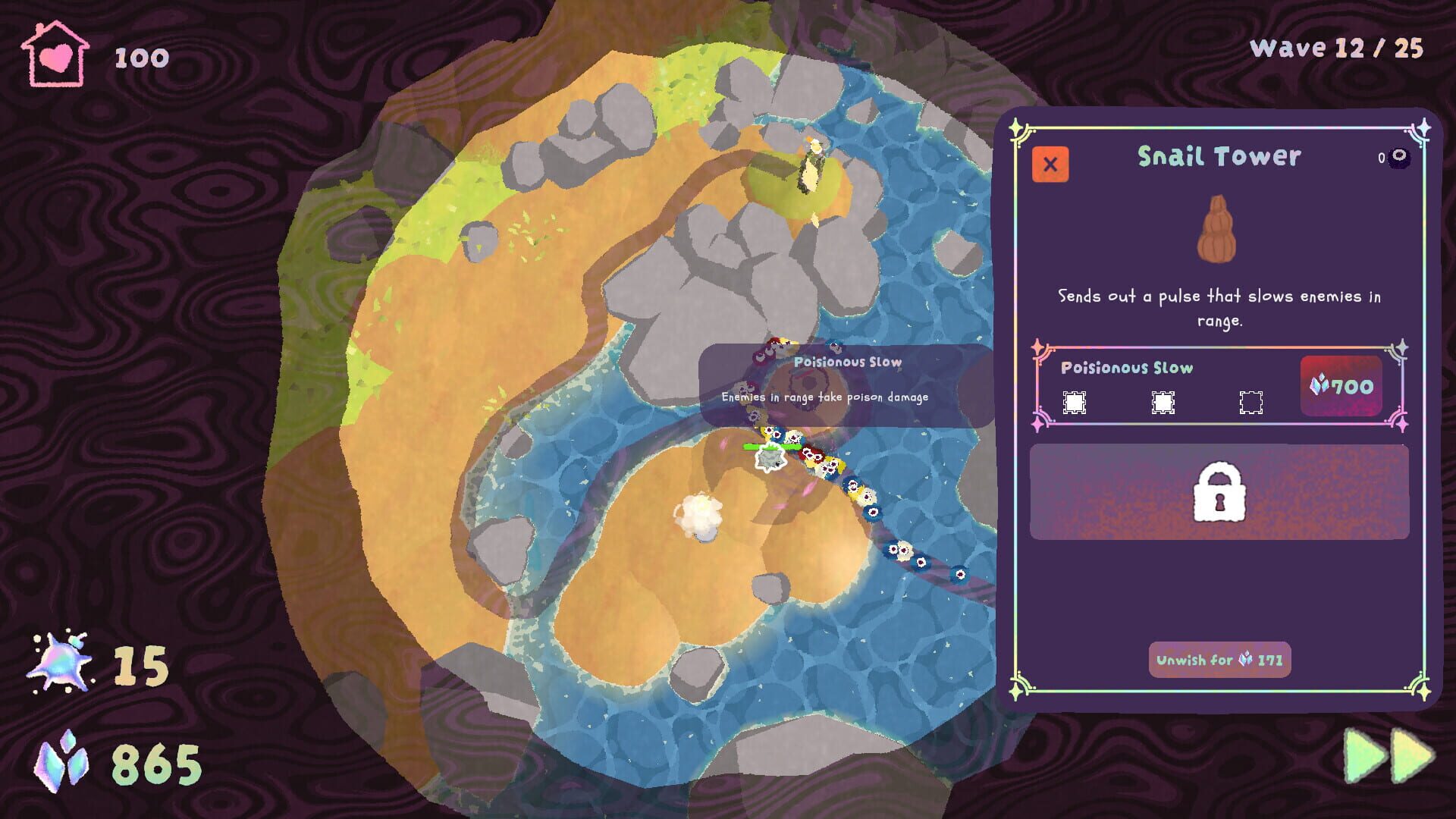The image size is (1456, 819).
Task: Close the Snail Tower panel
Action: [1052, 164]
